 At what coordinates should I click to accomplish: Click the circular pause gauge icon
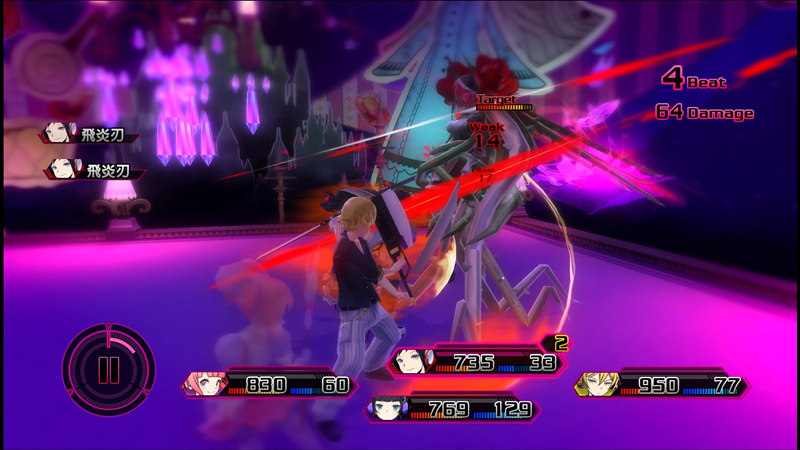[108, 366]
